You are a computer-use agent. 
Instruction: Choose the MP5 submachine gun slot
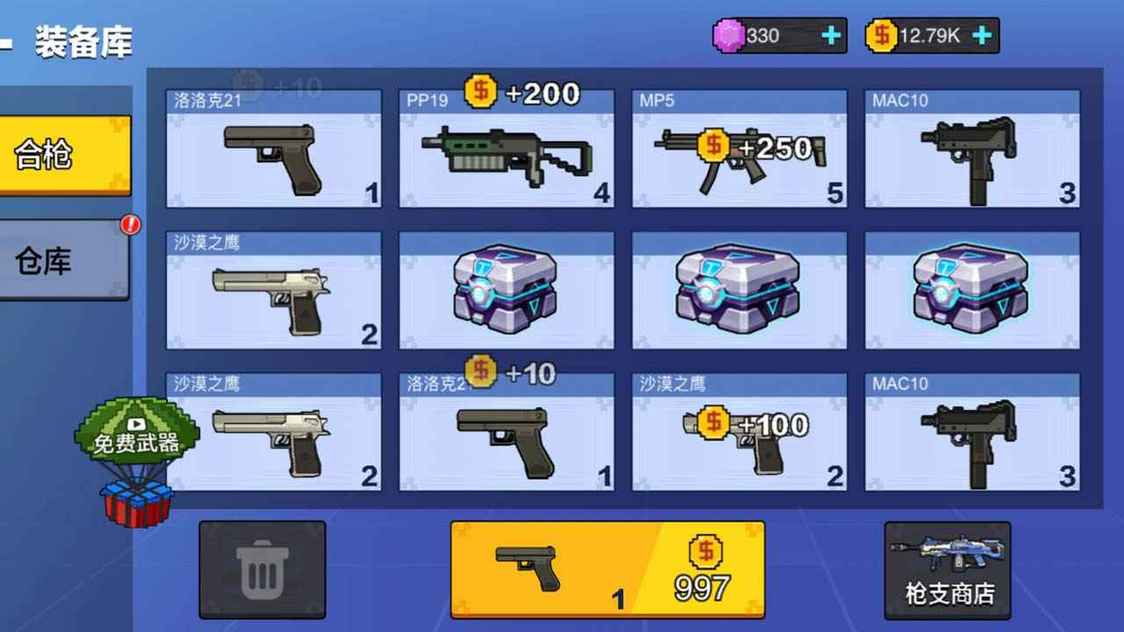(x=739, y=150)
